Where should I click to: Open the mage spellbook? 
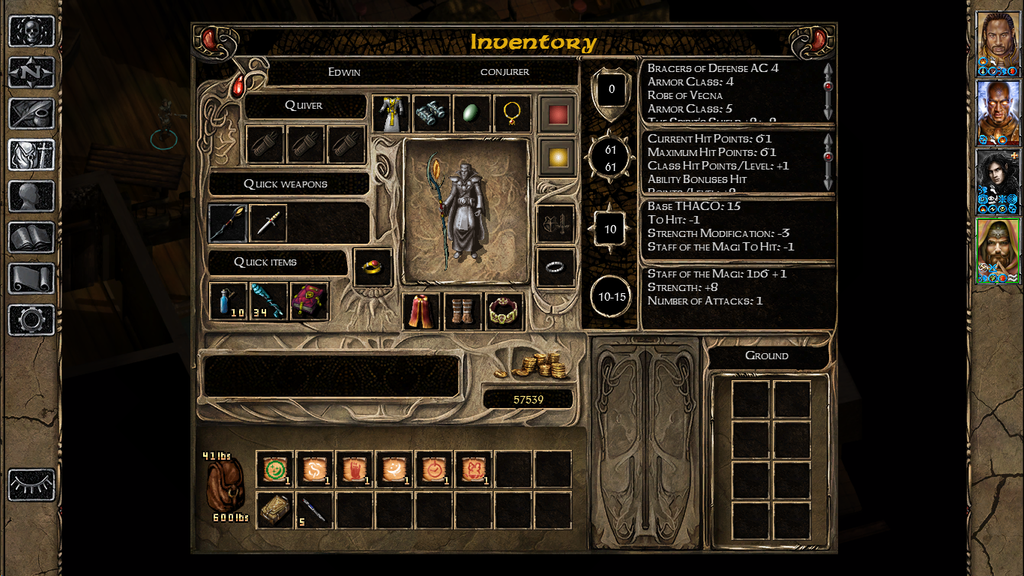31,237
